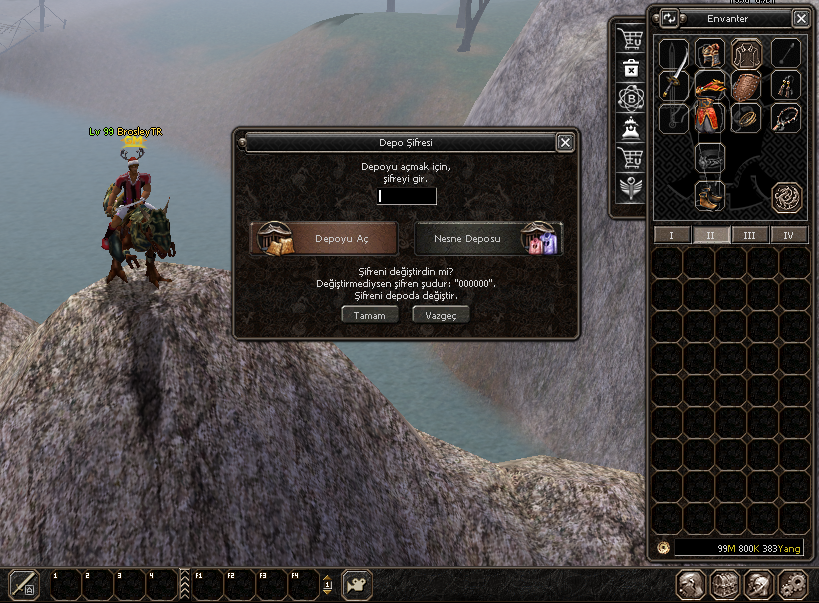Viewport: 819px width, 603px height.
Task: Open the gear settings icon
Action: 791,584
